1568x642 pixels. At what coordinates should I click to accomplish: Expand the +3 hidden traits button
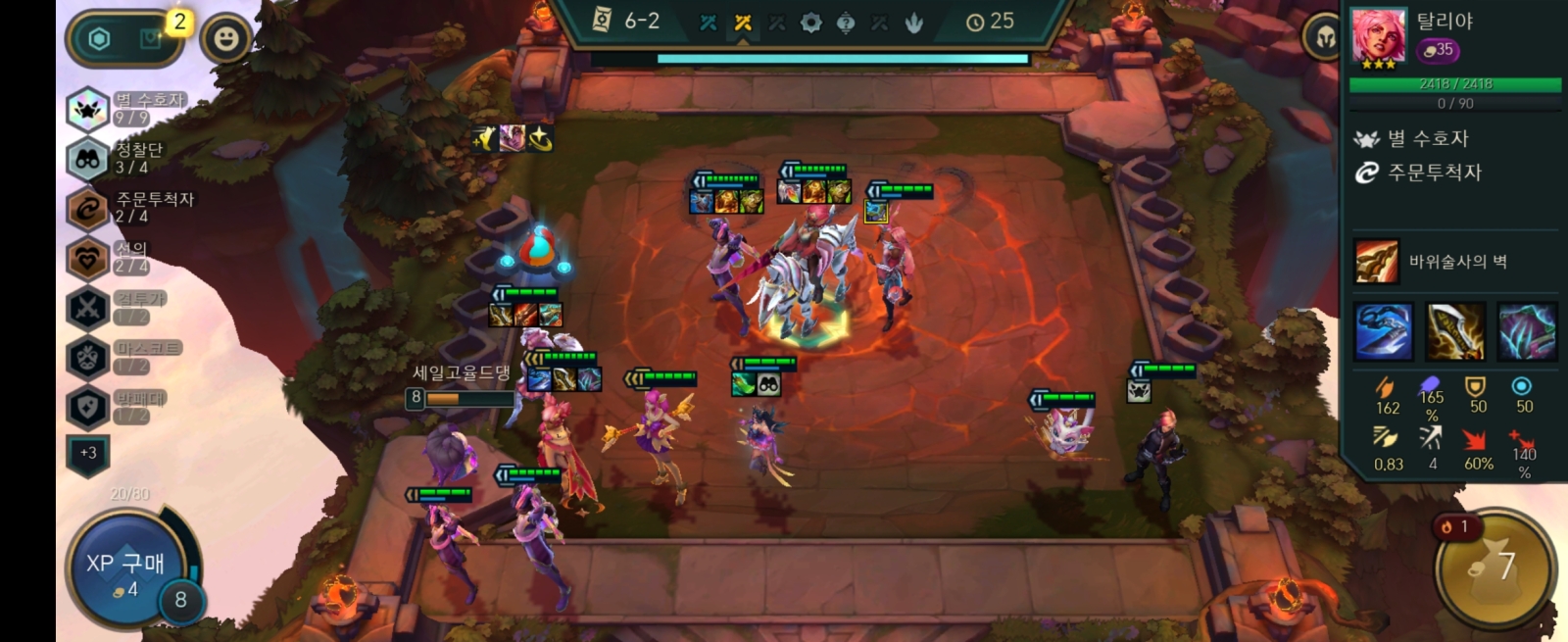click(88, 453)
